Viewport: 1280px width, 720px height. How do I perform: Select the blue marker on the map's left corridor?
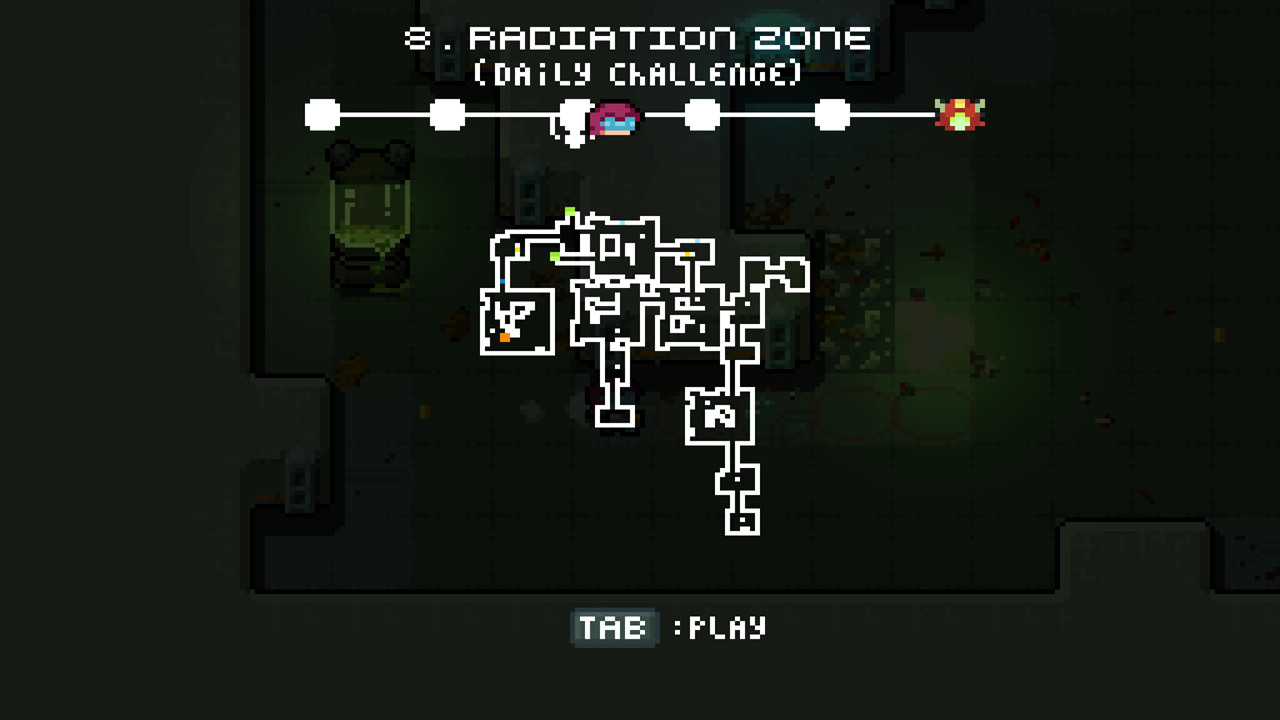[502, 282]
